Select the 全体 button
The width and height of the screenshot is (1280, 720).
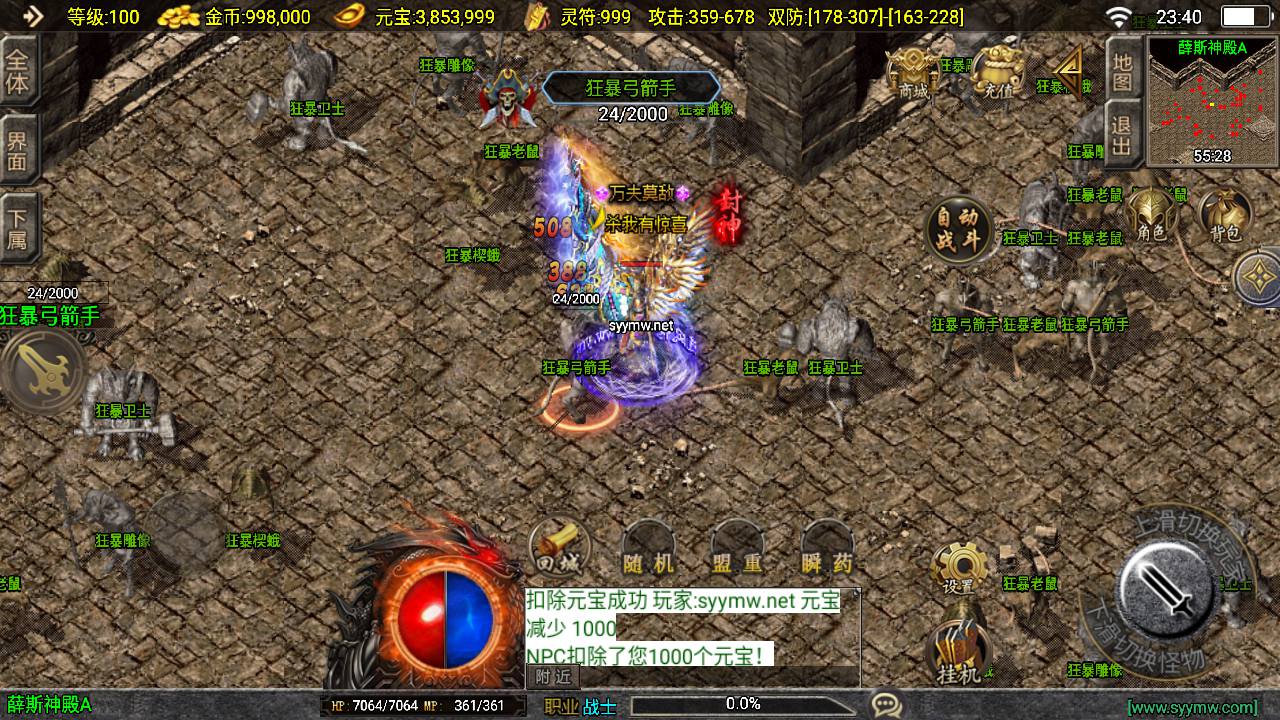point(18,72)
